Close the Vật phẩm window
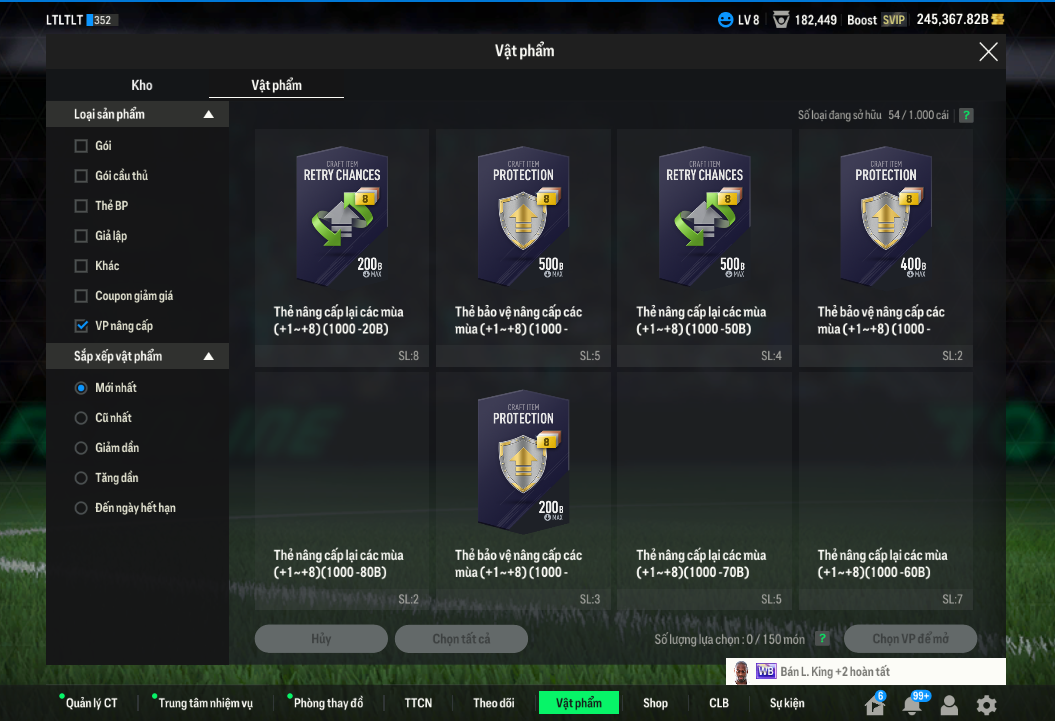 click(x=988, y=52)
